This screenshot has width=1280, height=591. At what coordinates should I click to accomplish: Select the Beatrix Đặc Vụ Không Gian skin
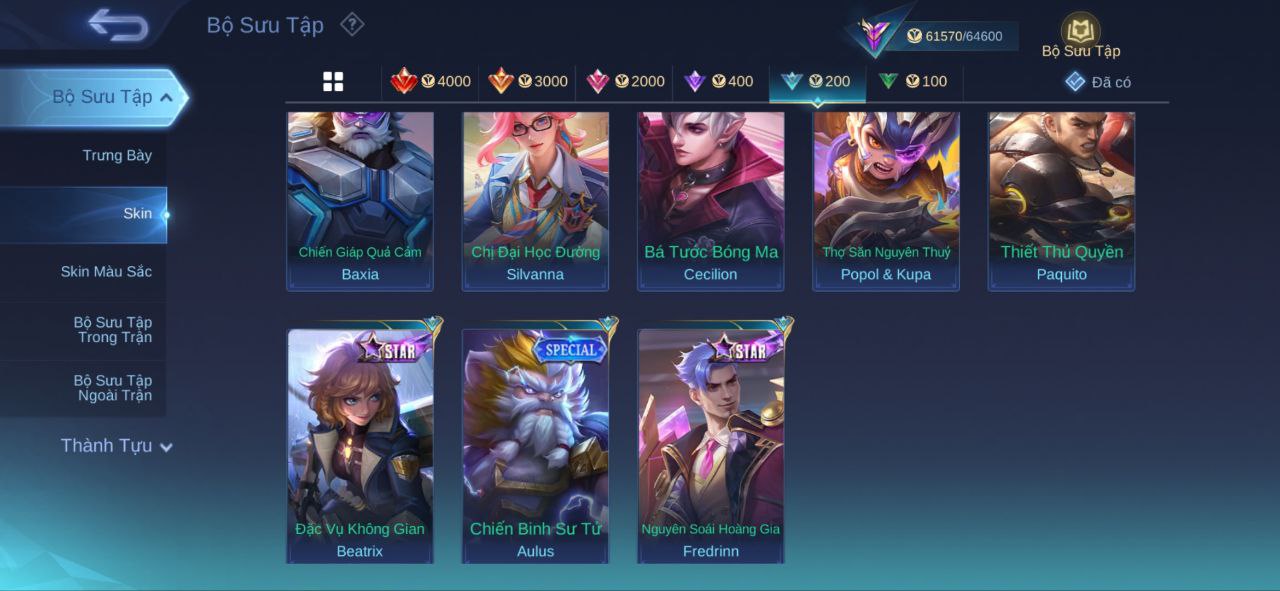[360, 446]
